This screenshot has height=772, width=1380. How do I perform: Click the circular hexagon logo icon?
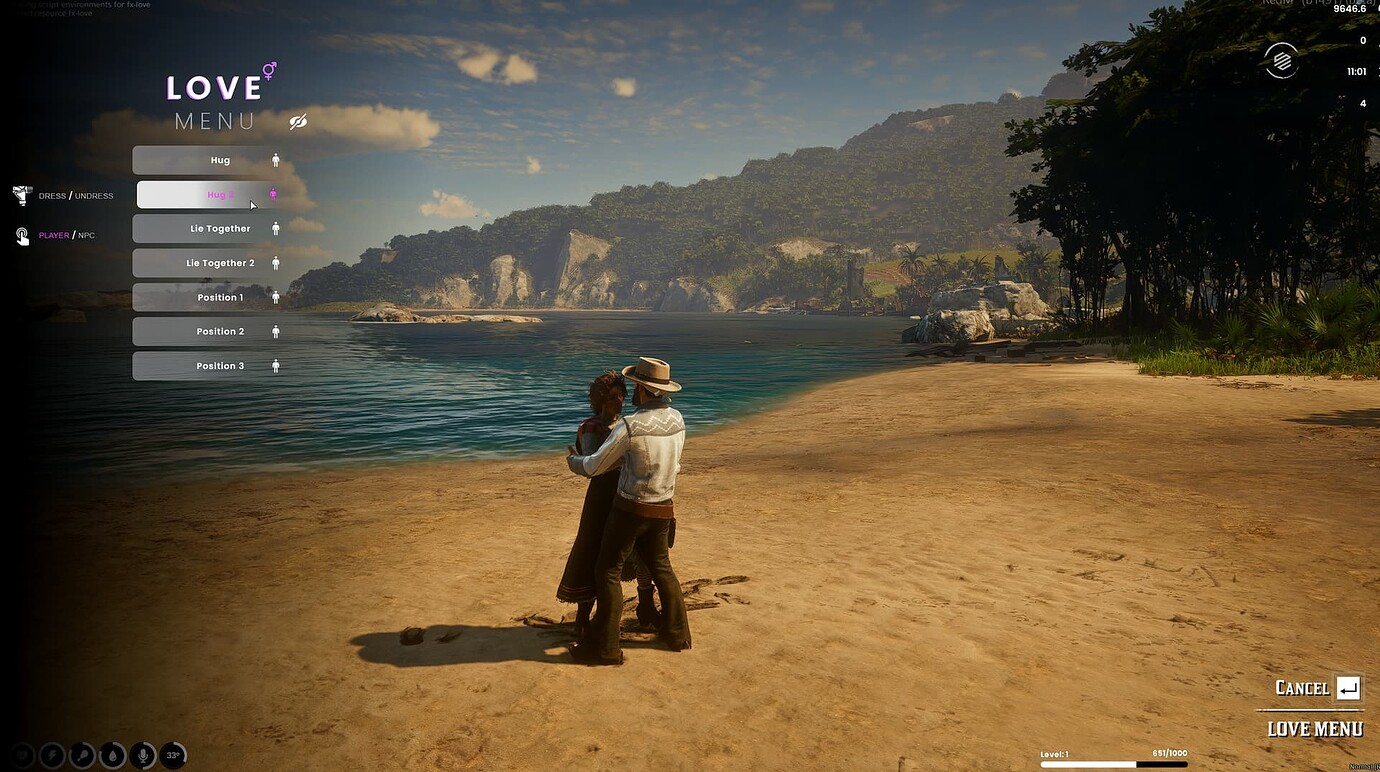pos(1281,61)
